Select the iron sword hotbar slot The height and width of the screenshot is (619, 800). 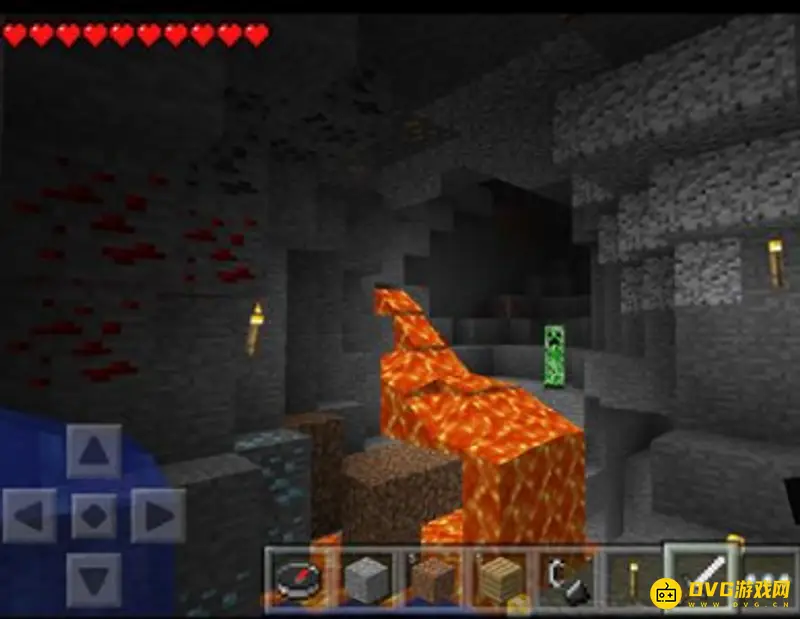pos(699,575)
